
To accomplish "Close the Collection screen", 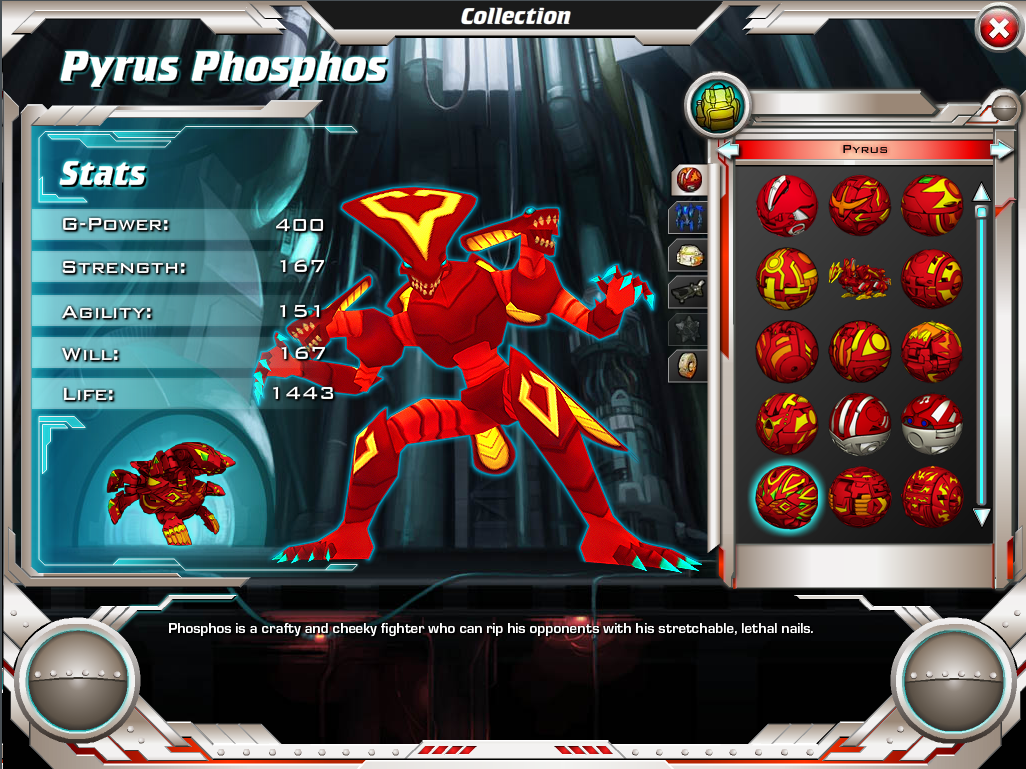I will [x=997, y=30].
